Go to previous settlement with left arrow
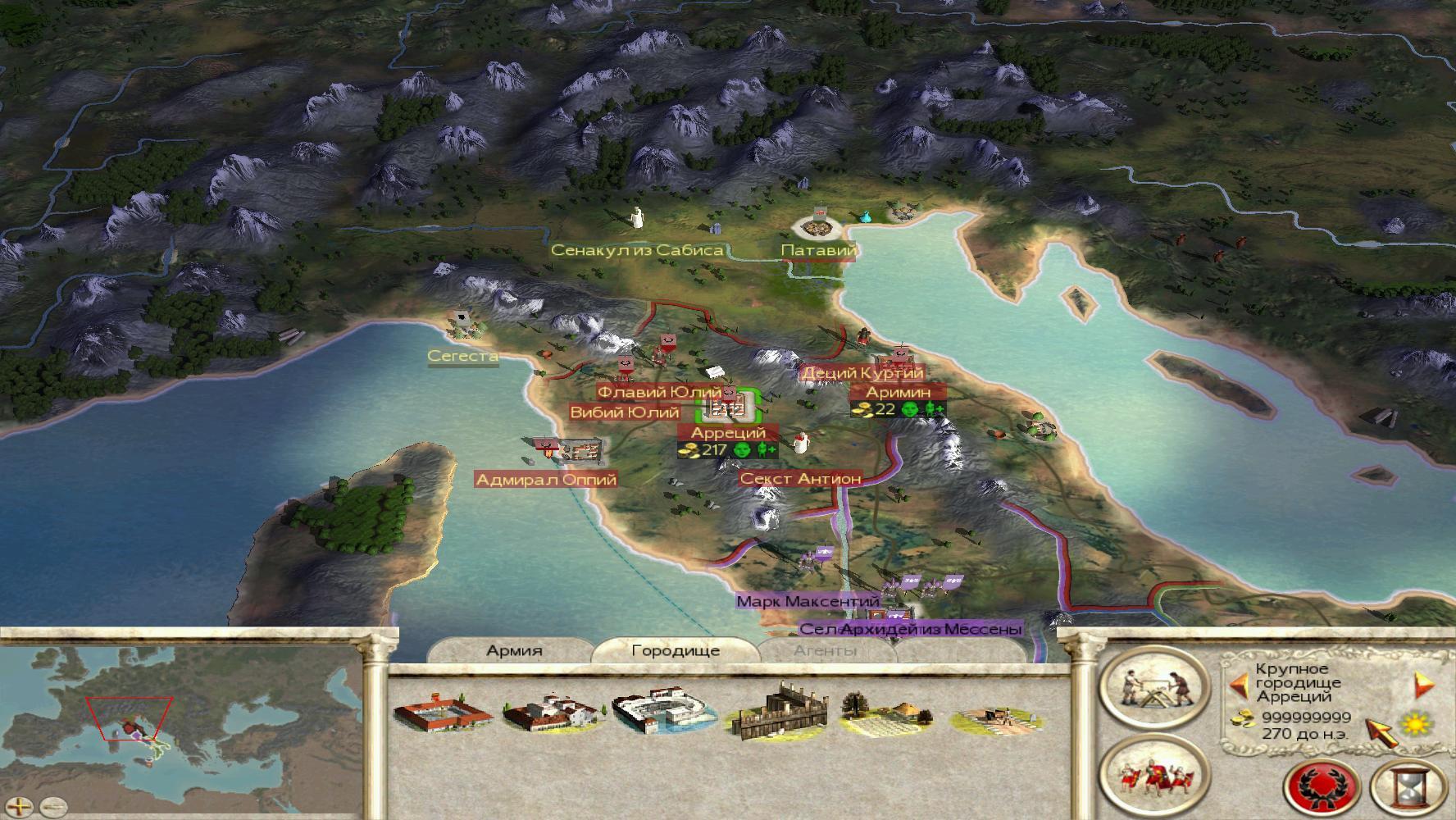This screenshot has height=820, width=1456. 1238,683
